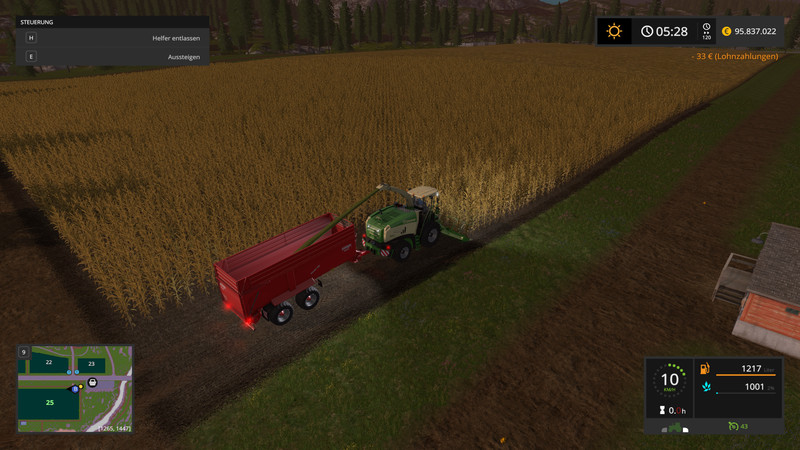The height and width of the screenshot is (450, 800).
Task: Select the shop marker on the minimap
Action: [x=93, y=382]
